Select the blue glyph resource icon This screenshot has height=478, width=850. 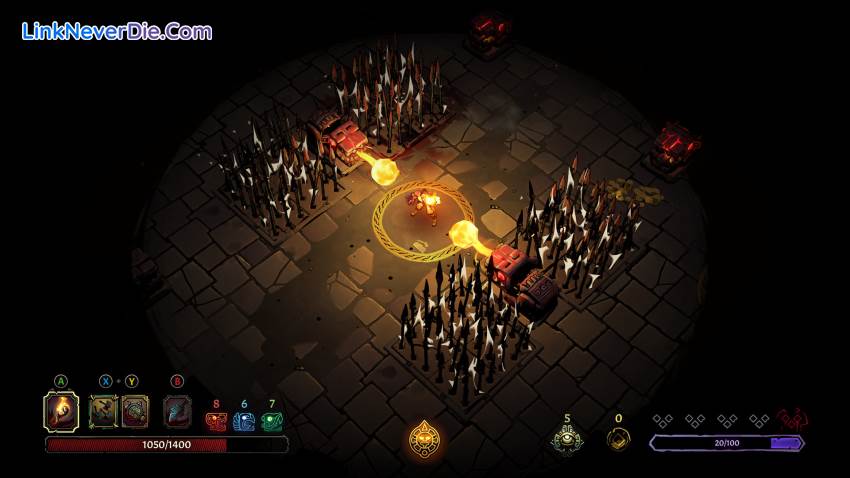coord(244,422)
